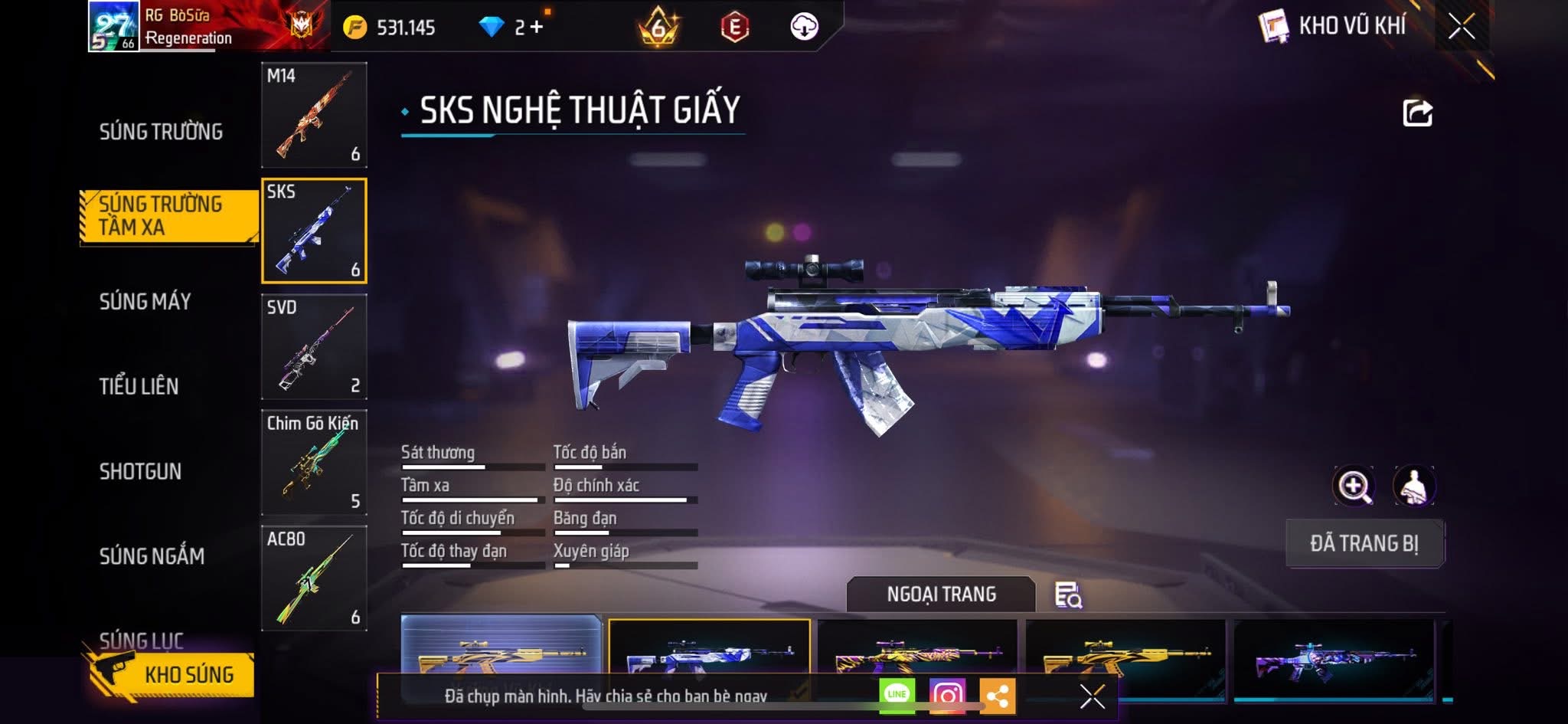Select the SÚNG TRƯỜNG category
The width and height of the screenshot is (1568, 724).
[161, 132]
